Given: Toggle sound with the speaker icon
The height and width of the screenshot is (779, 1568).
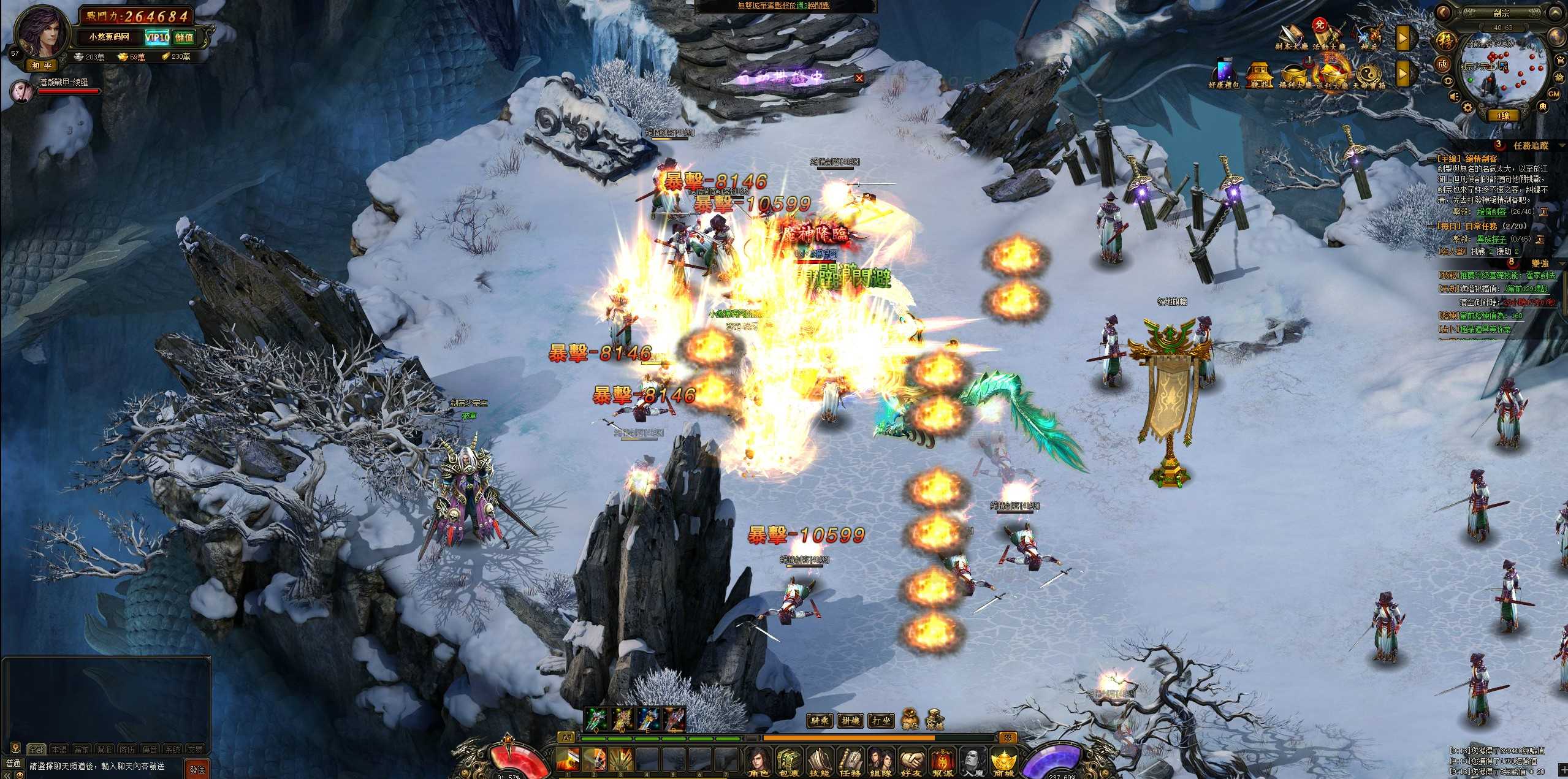Looking at the screenshot, I should (x=1454, y=97).
